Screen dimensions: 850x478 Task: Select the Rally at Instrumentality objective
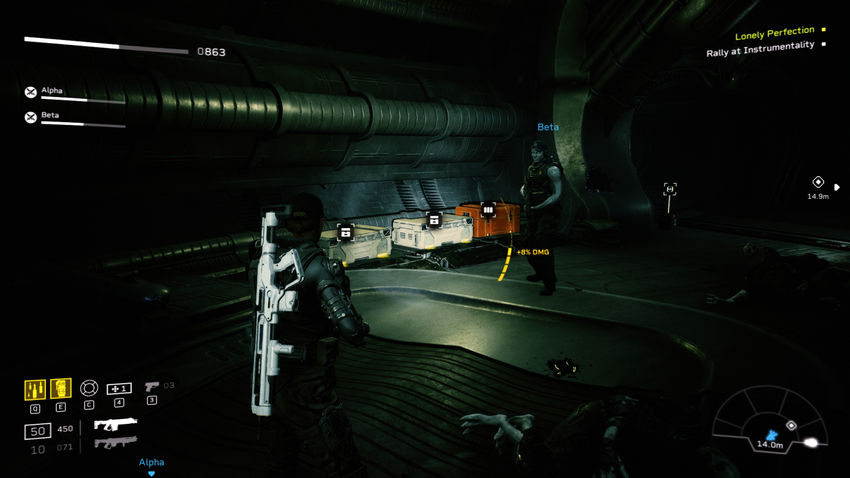760,46
